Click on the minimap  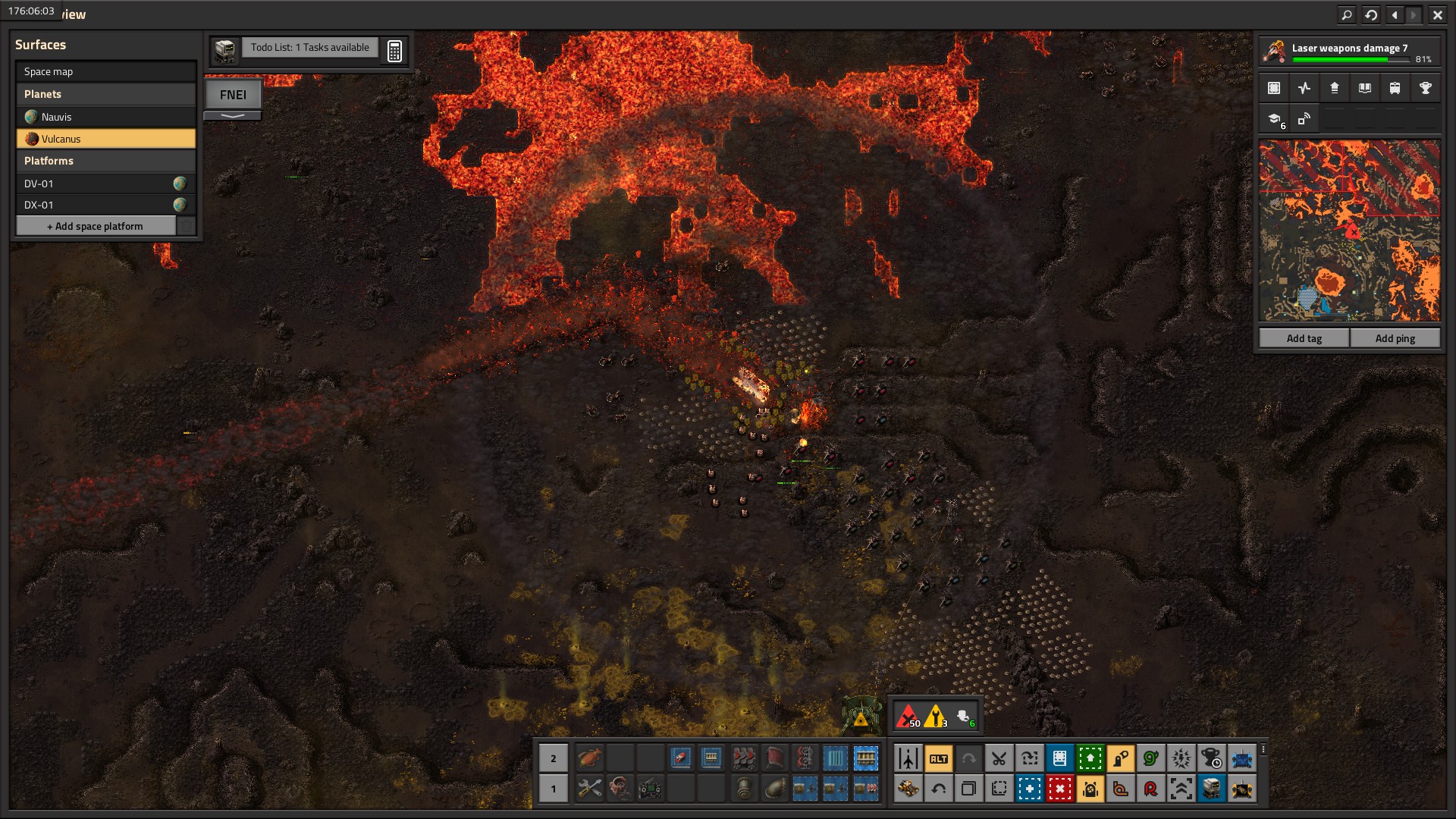(1349, 231)
